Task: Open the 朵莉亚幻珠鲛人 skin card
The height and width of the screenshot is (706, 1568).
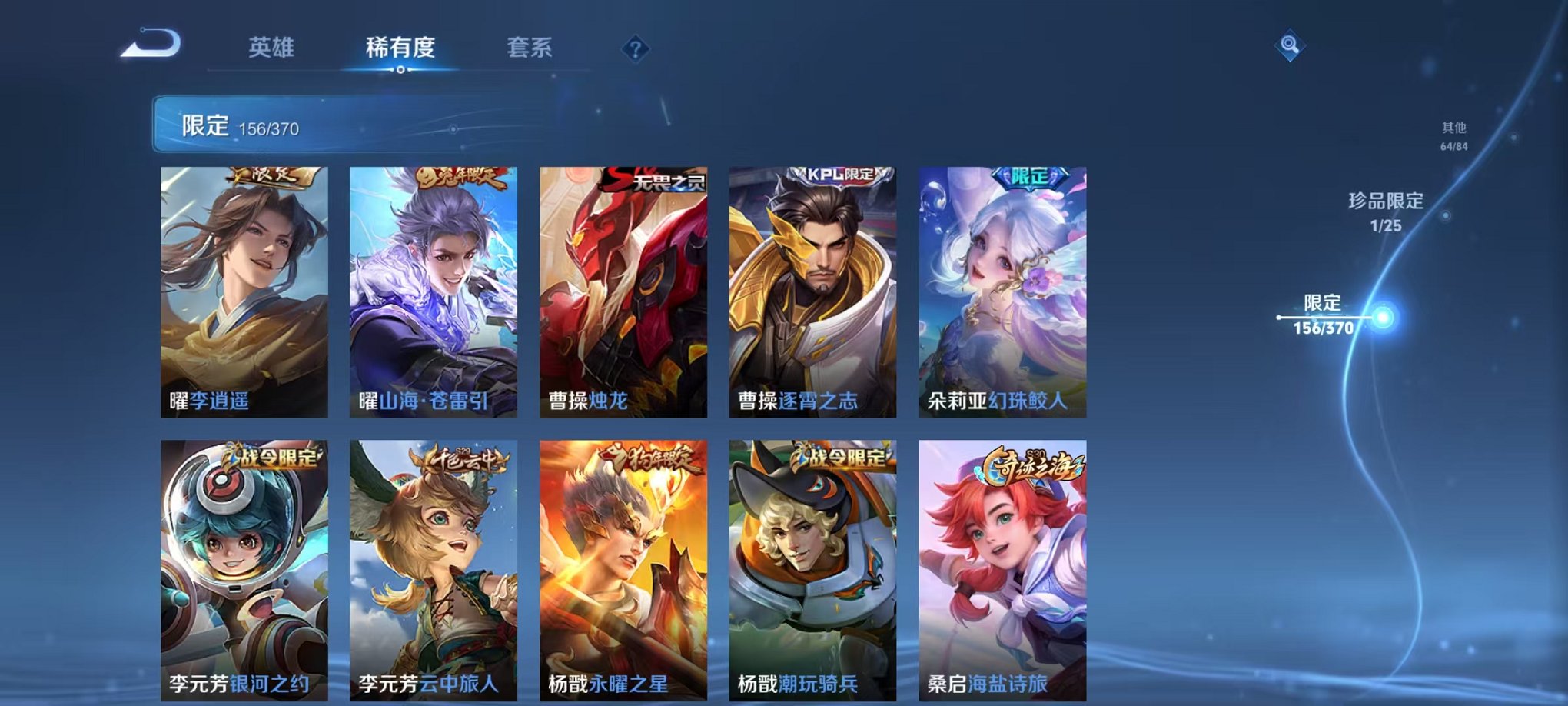Action: click(1004, 292)
